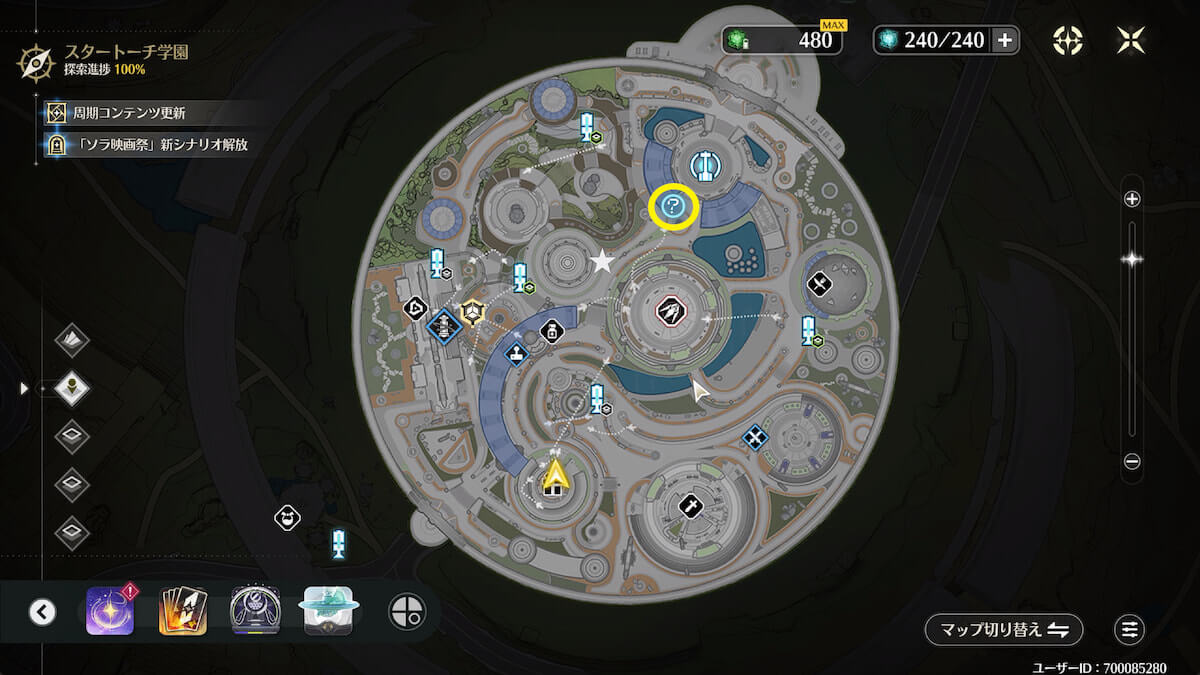Viewport: 1200px width, 675px height.
Task: Click the map zoom-in plus button
Action: click(1132, 199)
